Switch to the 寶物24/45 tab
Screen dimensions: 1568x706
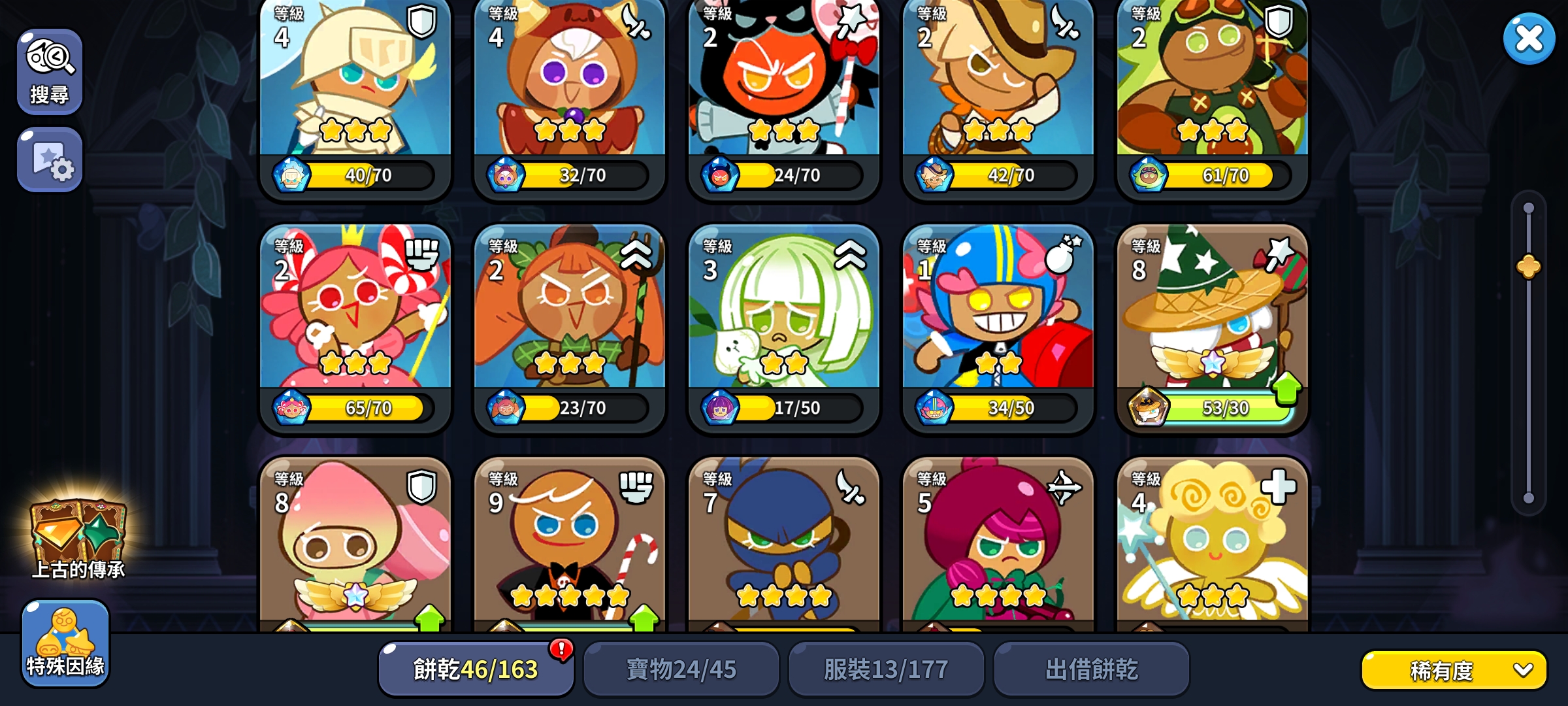681,669
